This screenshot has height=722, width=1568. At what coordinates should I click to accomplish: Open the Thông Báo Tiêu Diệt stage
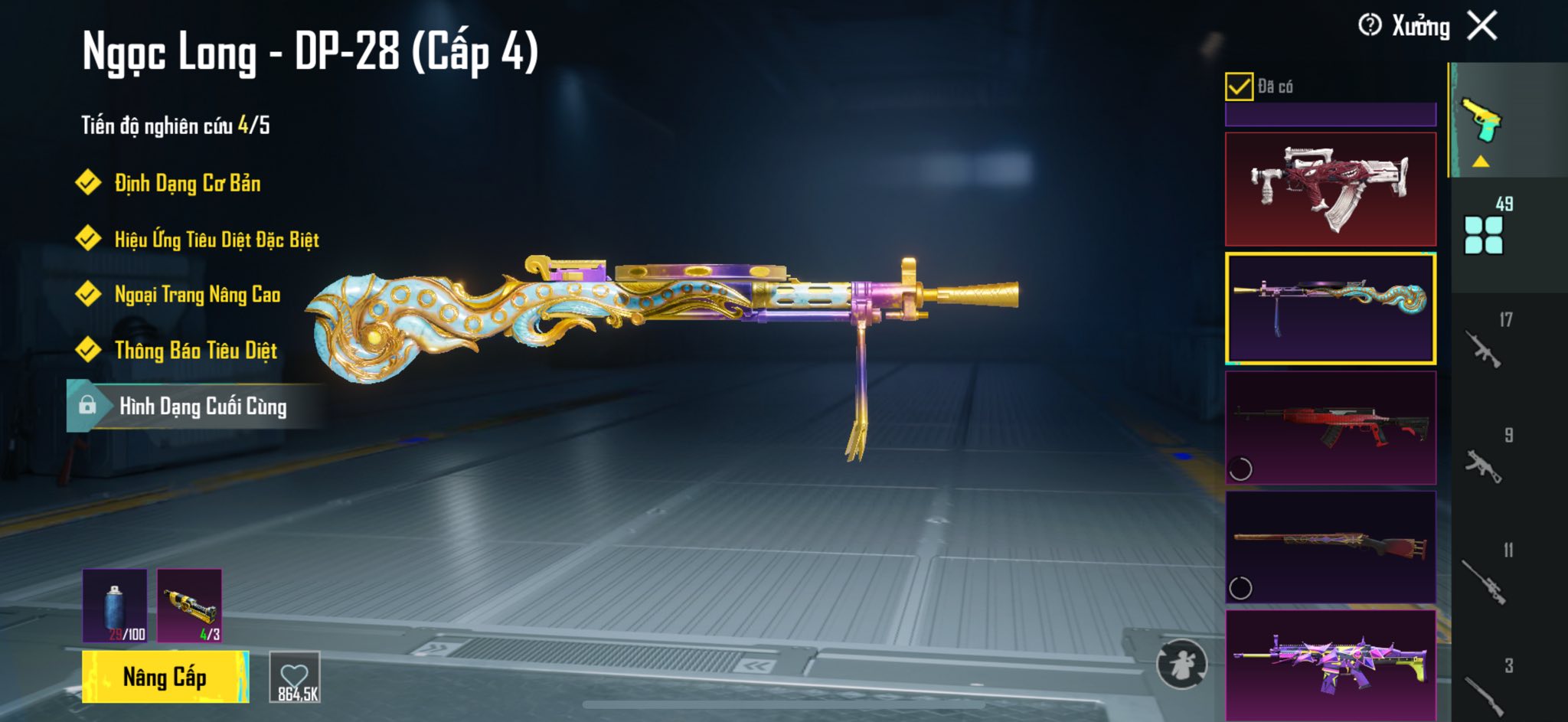pos(195,350)
